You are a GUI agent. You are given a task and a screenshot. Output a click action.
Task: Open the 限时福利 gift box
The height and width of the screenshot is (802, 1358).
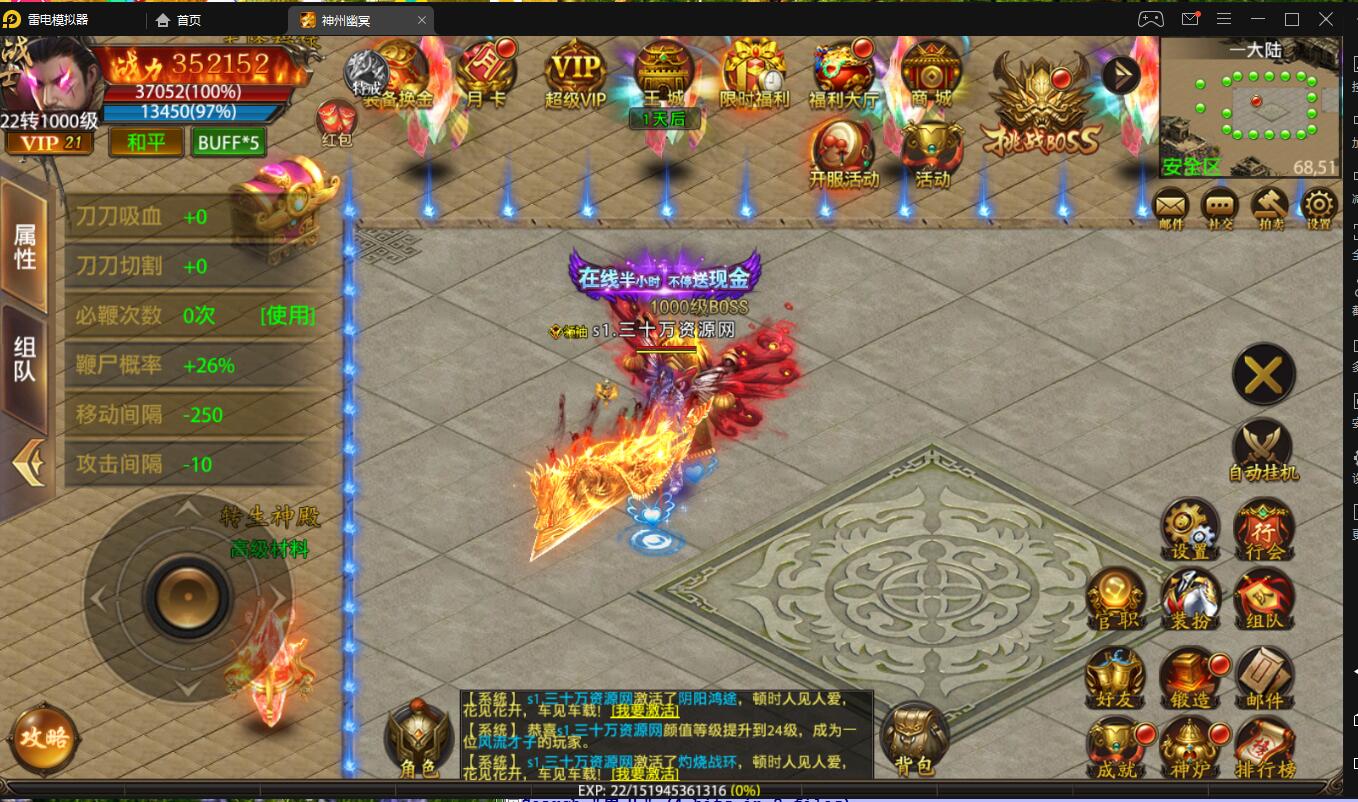pyautogui.click(x=754, y=73)
